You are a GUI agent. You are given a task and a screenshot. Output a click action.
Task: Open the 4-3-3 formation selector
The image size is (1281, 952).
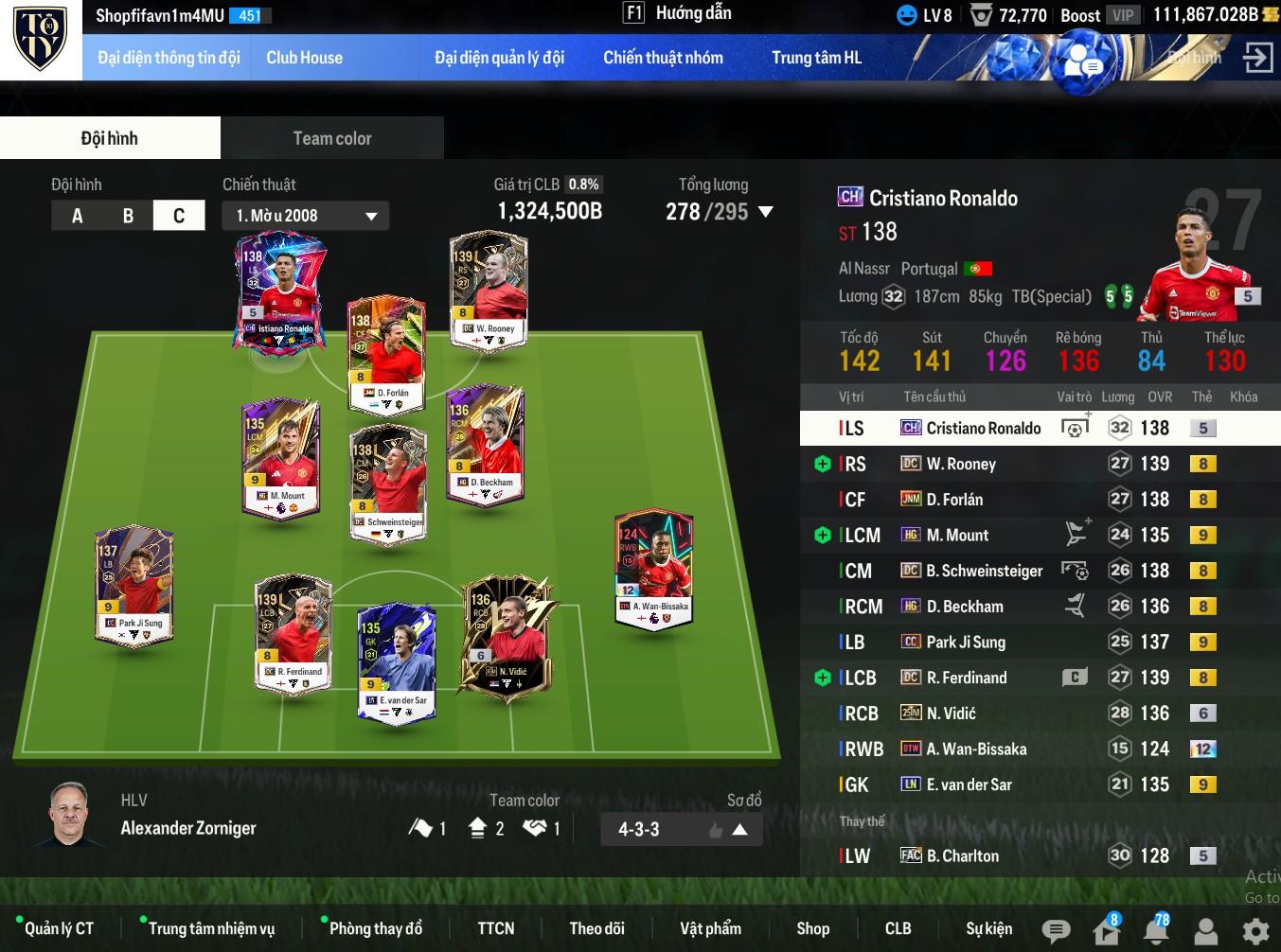pos(681,829)
